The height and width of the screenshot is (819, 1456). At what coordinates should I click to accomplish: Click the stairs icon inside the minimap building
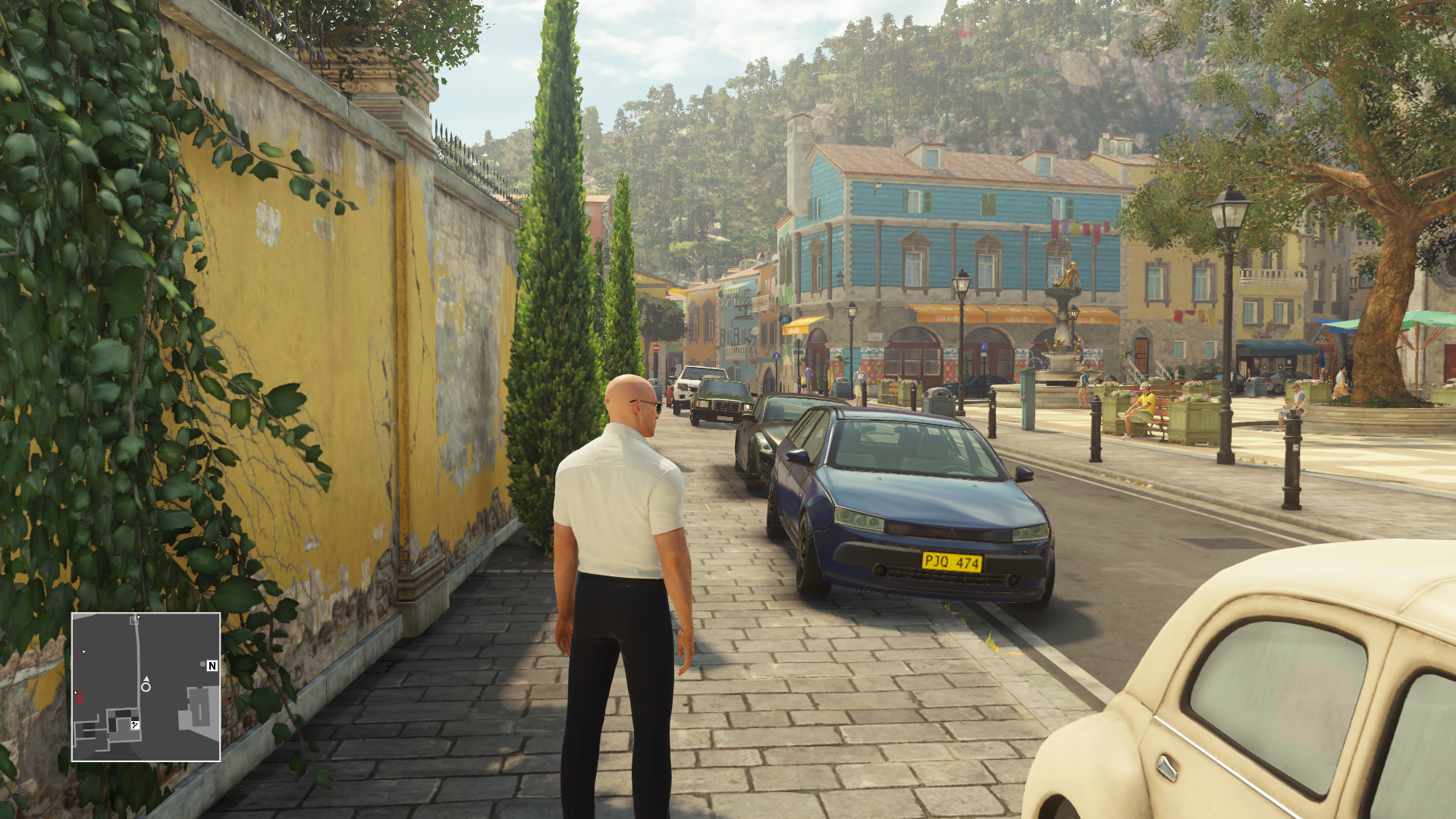tap(135, 725)
